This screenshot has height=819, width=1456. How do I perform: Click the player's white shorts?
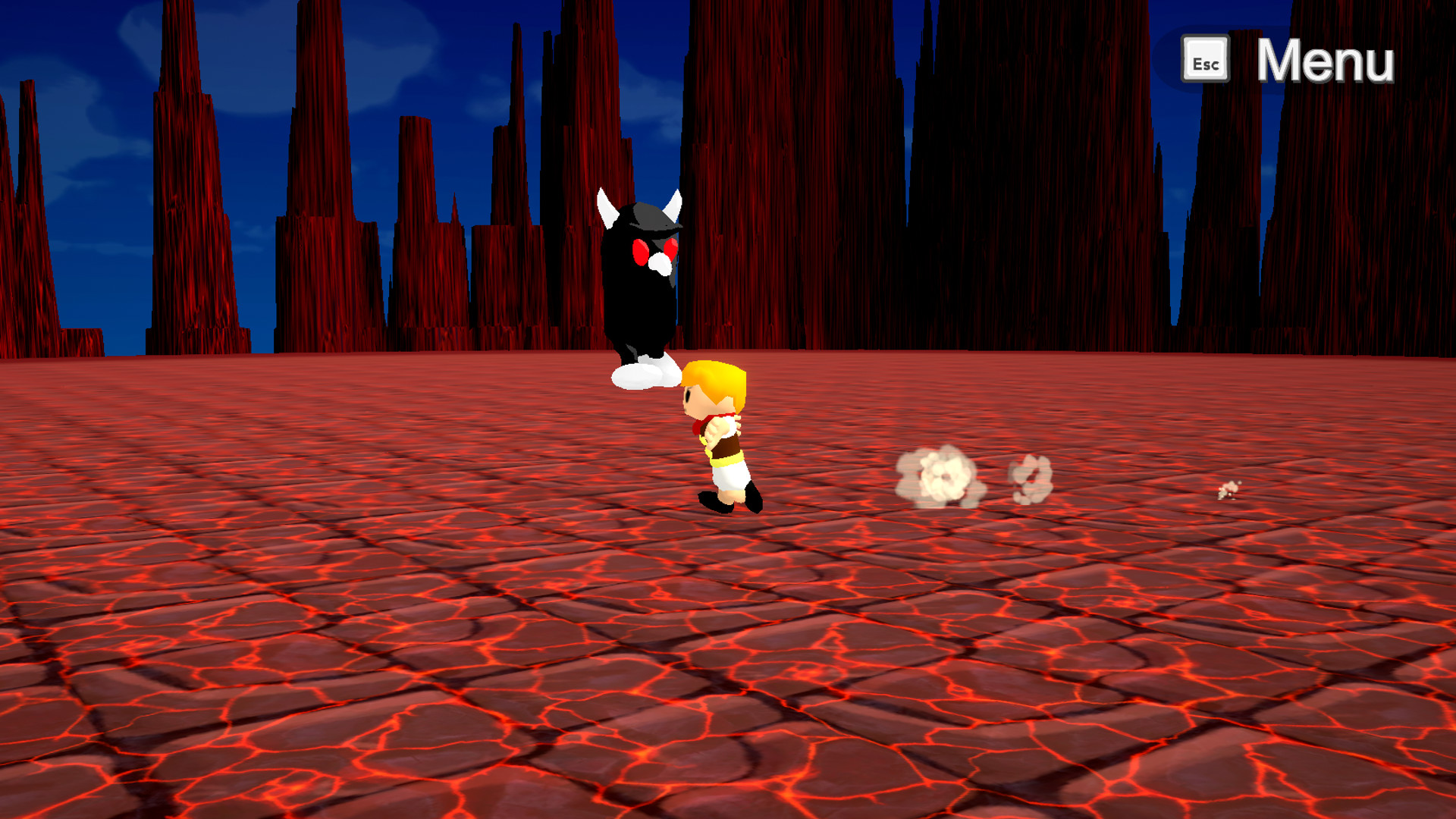click(728, 478)
